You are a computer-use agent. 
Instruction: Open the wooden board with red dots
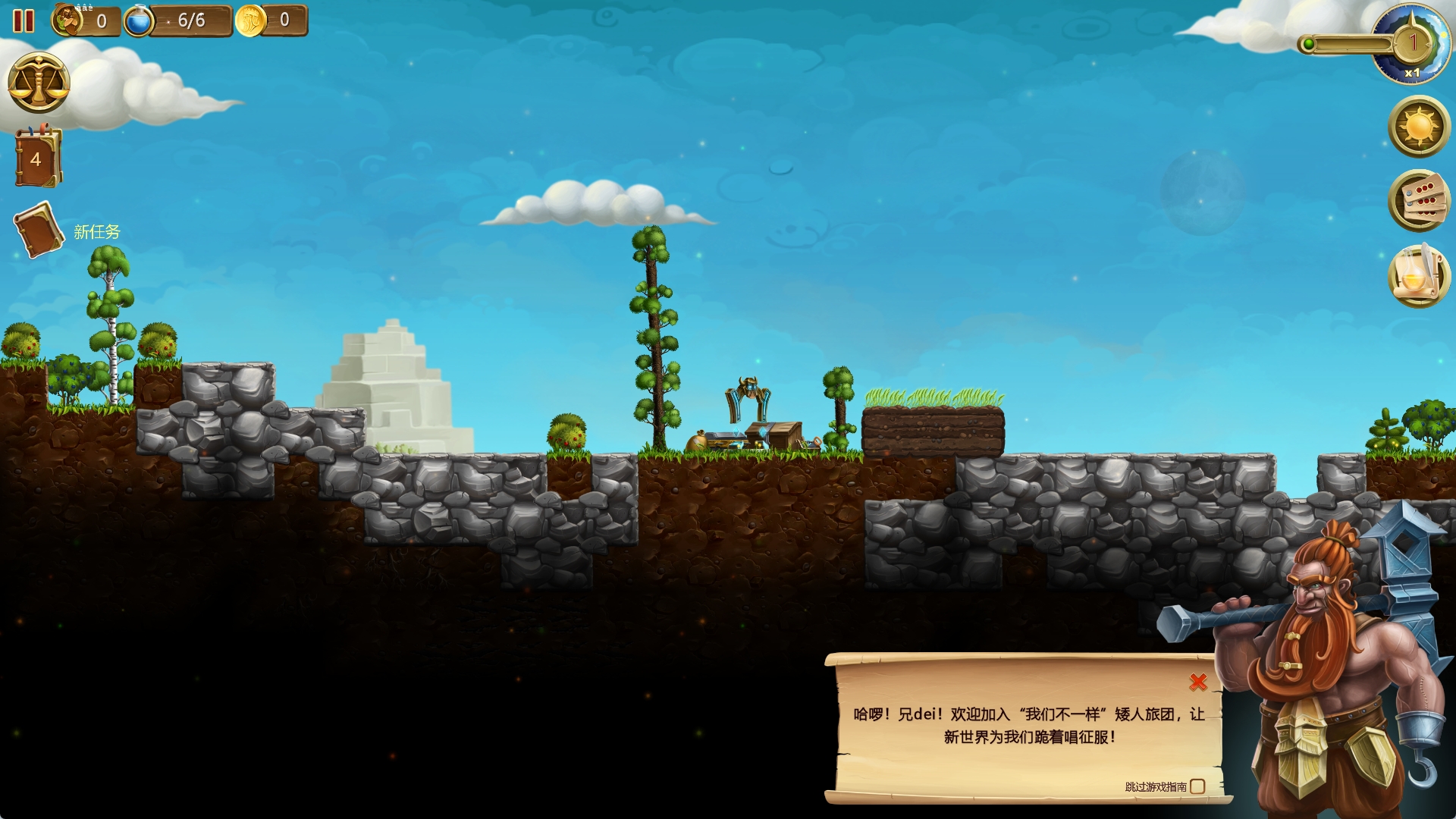point(1419,200)
